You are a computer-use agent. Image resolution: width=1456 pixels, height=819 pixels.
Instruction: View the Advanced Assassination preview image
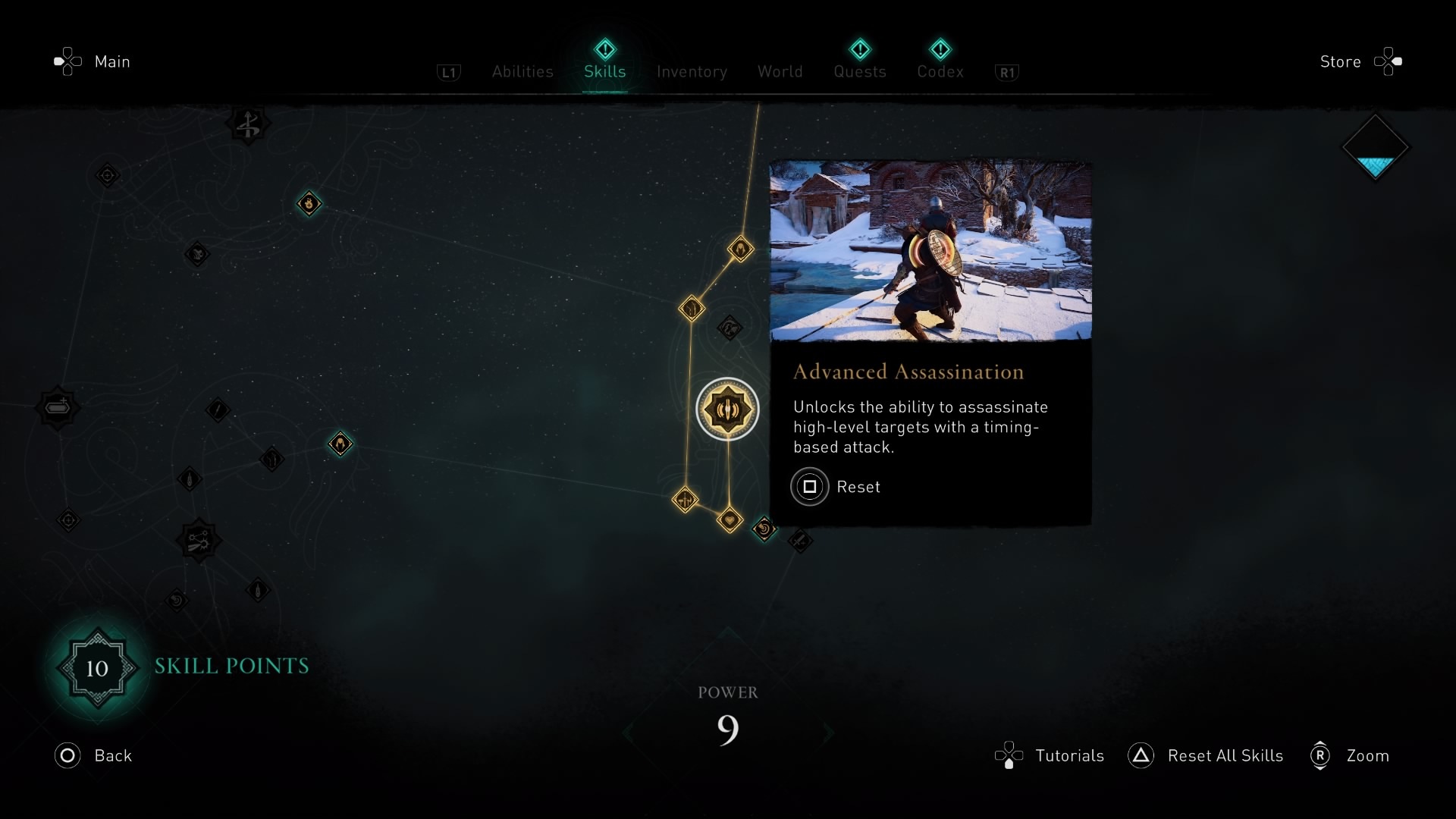click(x=930, y=251)
